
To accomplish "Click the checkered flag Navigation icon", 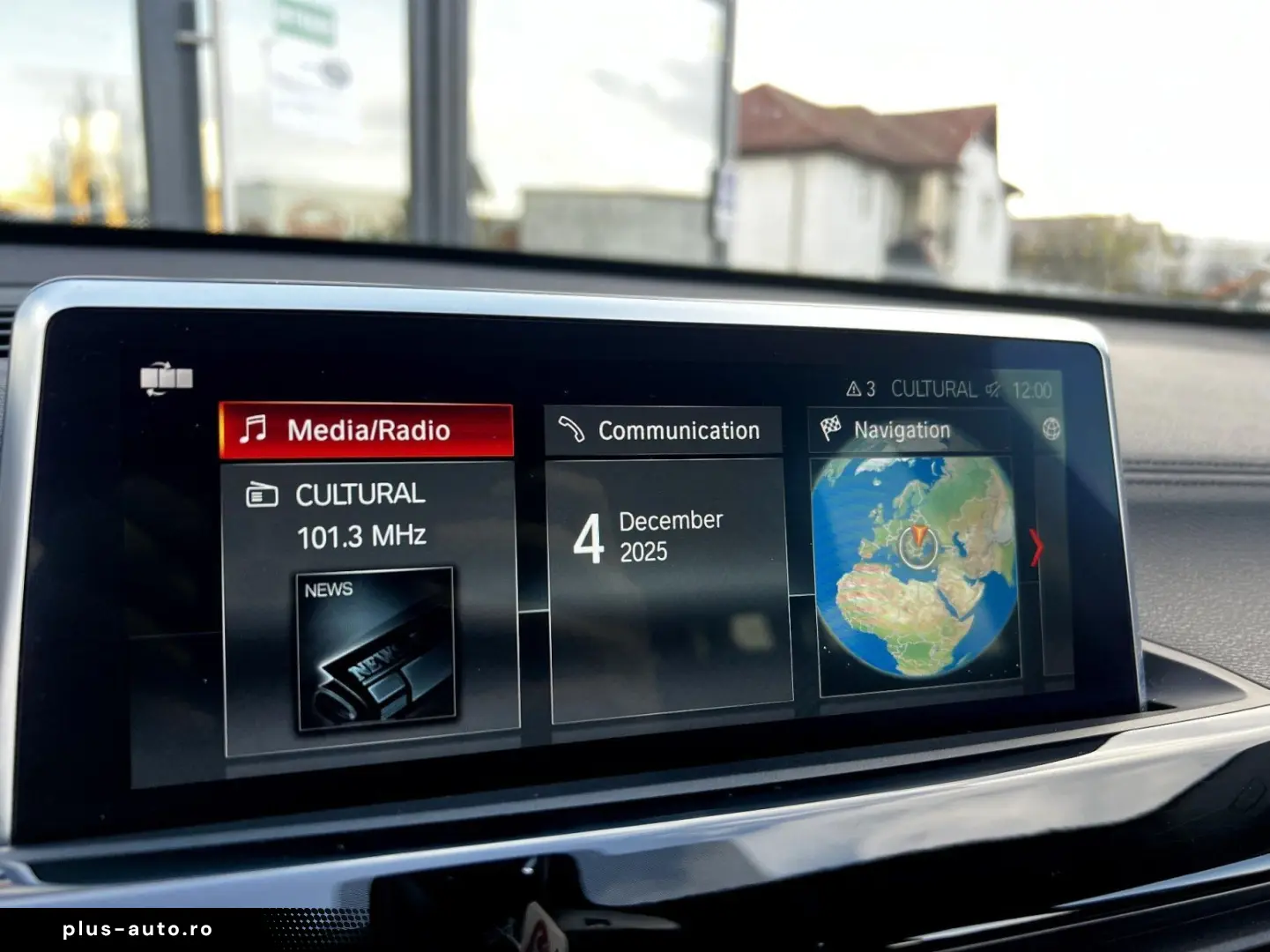I will [829, 428].
